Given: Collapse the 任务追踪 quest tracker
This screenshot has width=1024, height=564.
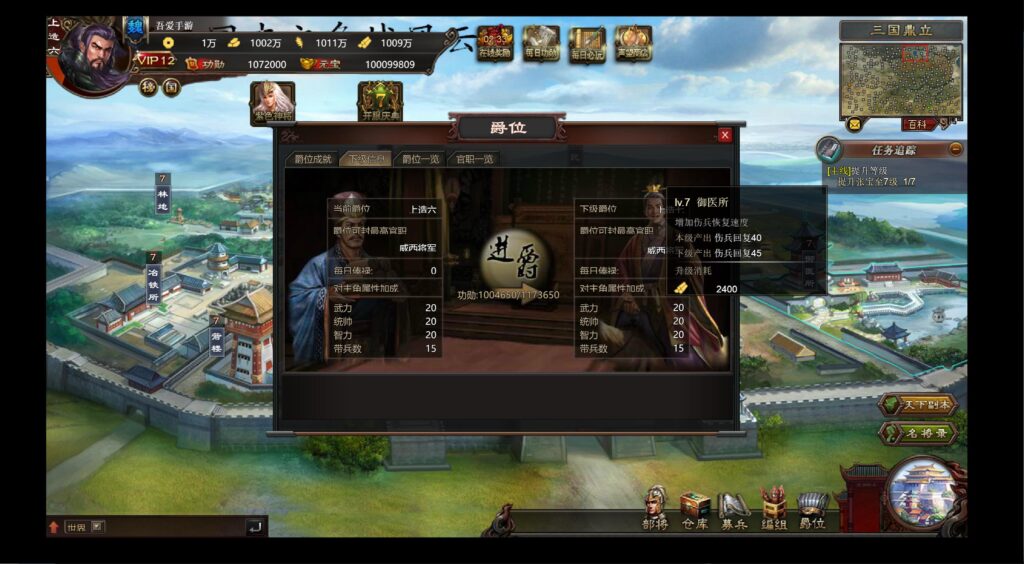Looking at the screenshot, I should (956, 149).
